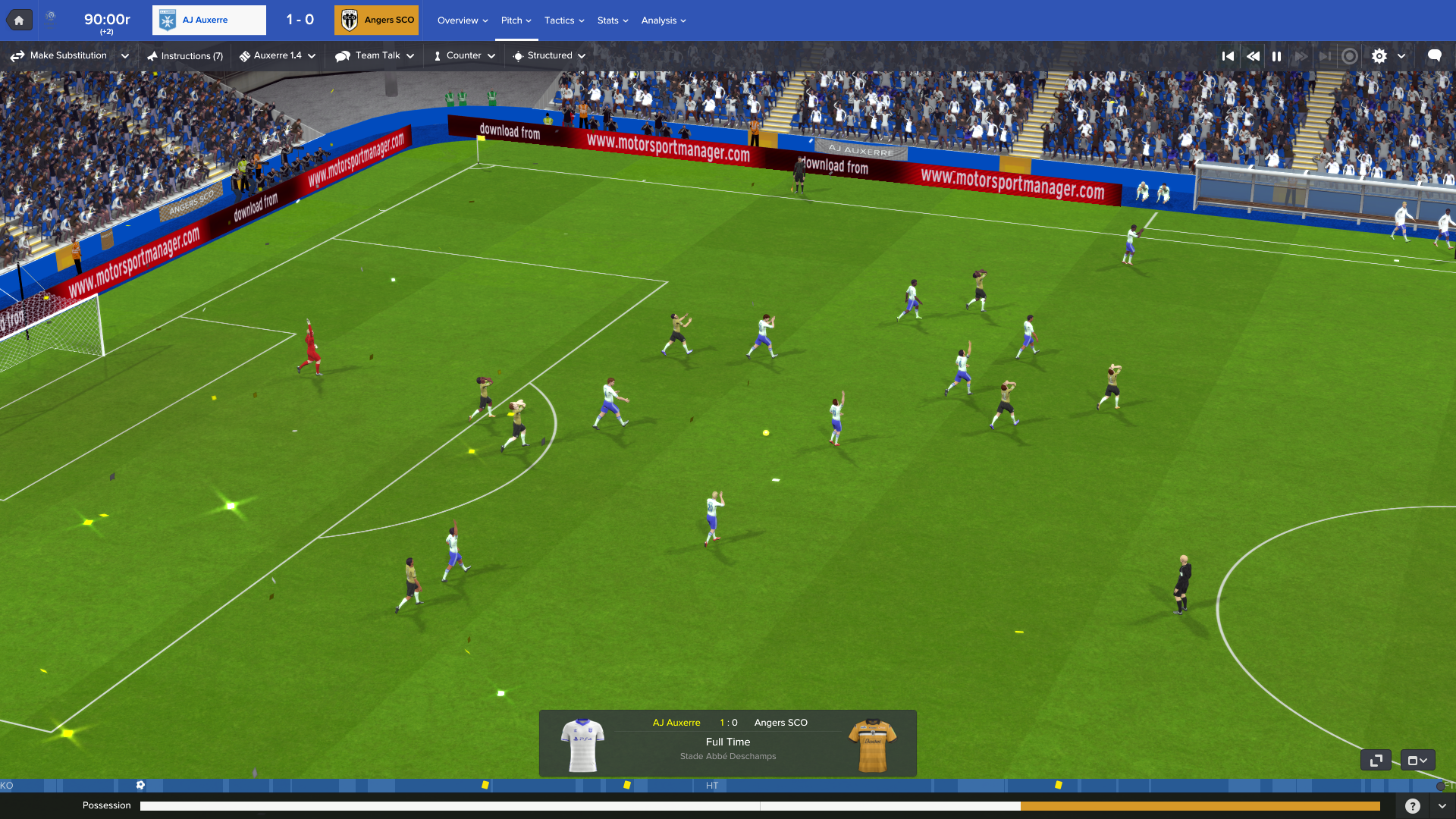
Task: Give a Team Talk
Action: (375, 56)
